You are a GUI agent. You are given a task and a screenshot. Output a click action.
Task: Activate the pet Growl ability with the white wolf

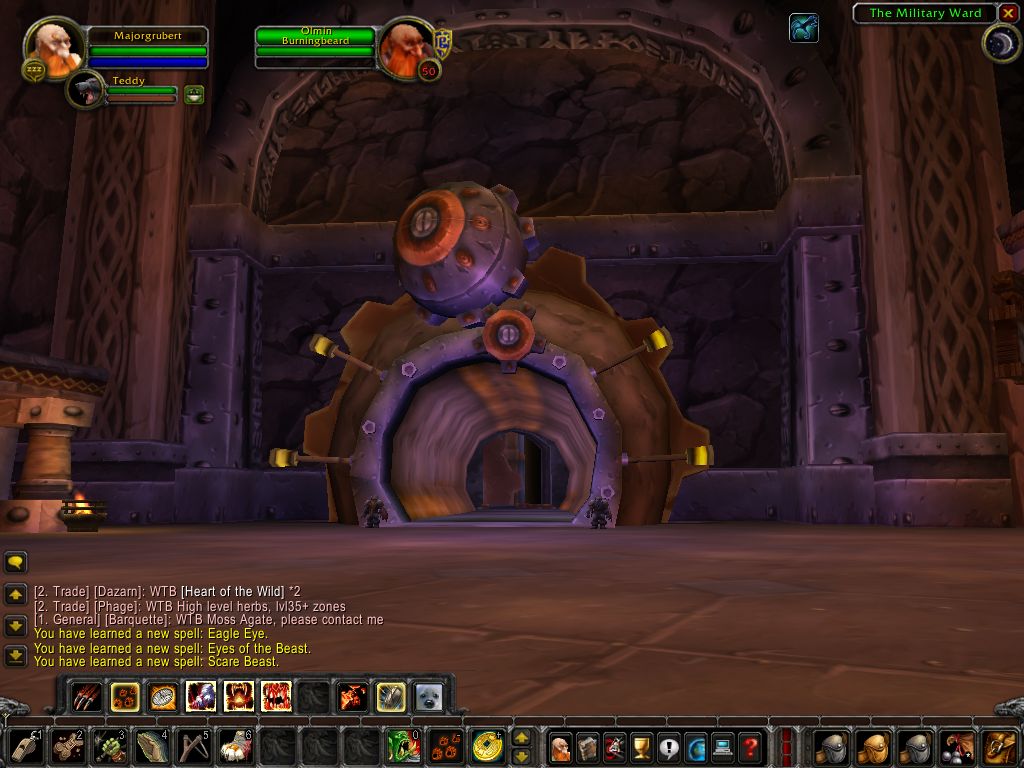[200, 696]
